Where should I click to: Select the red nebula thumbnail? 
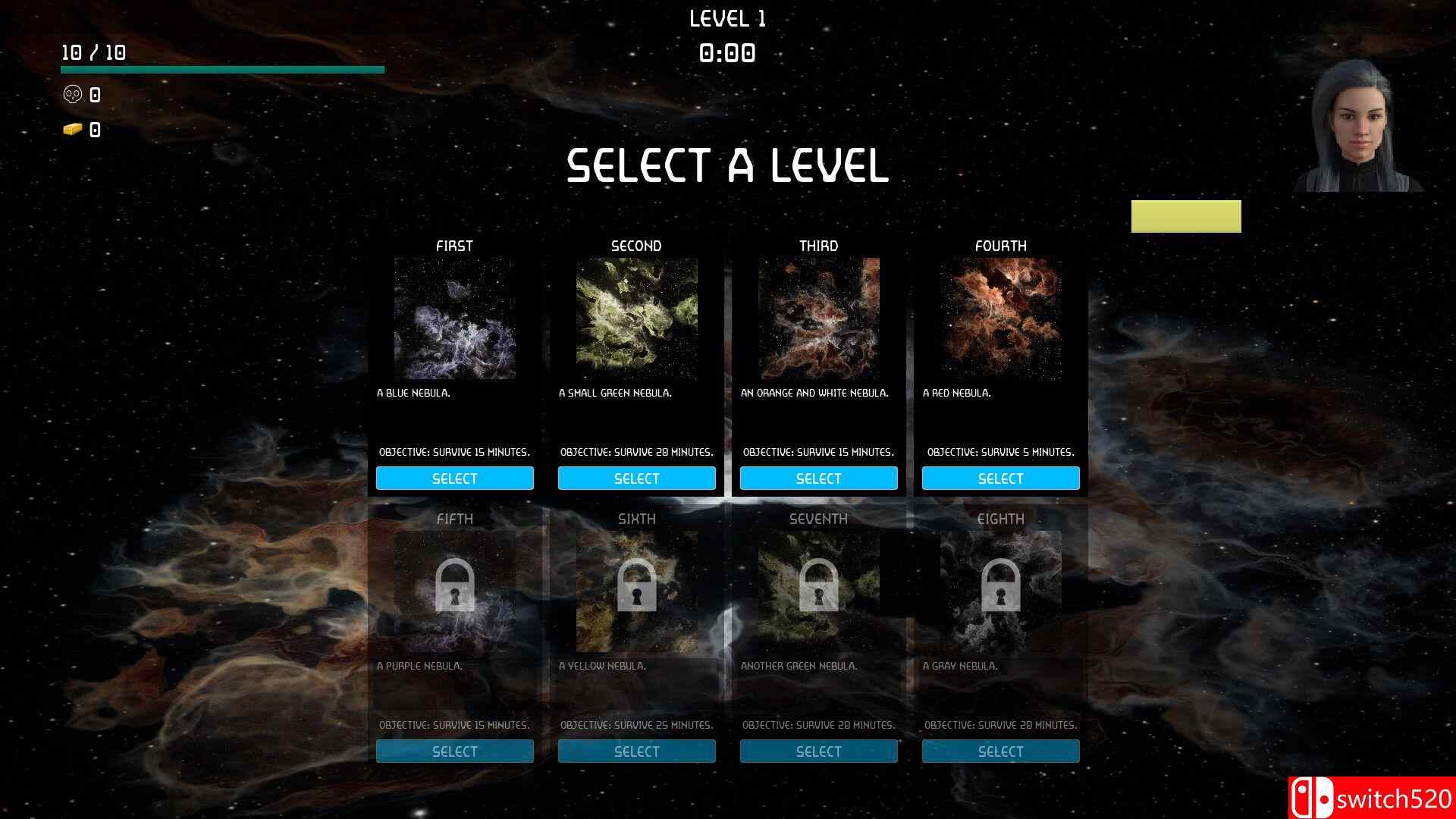click(x=1000, y=318)
